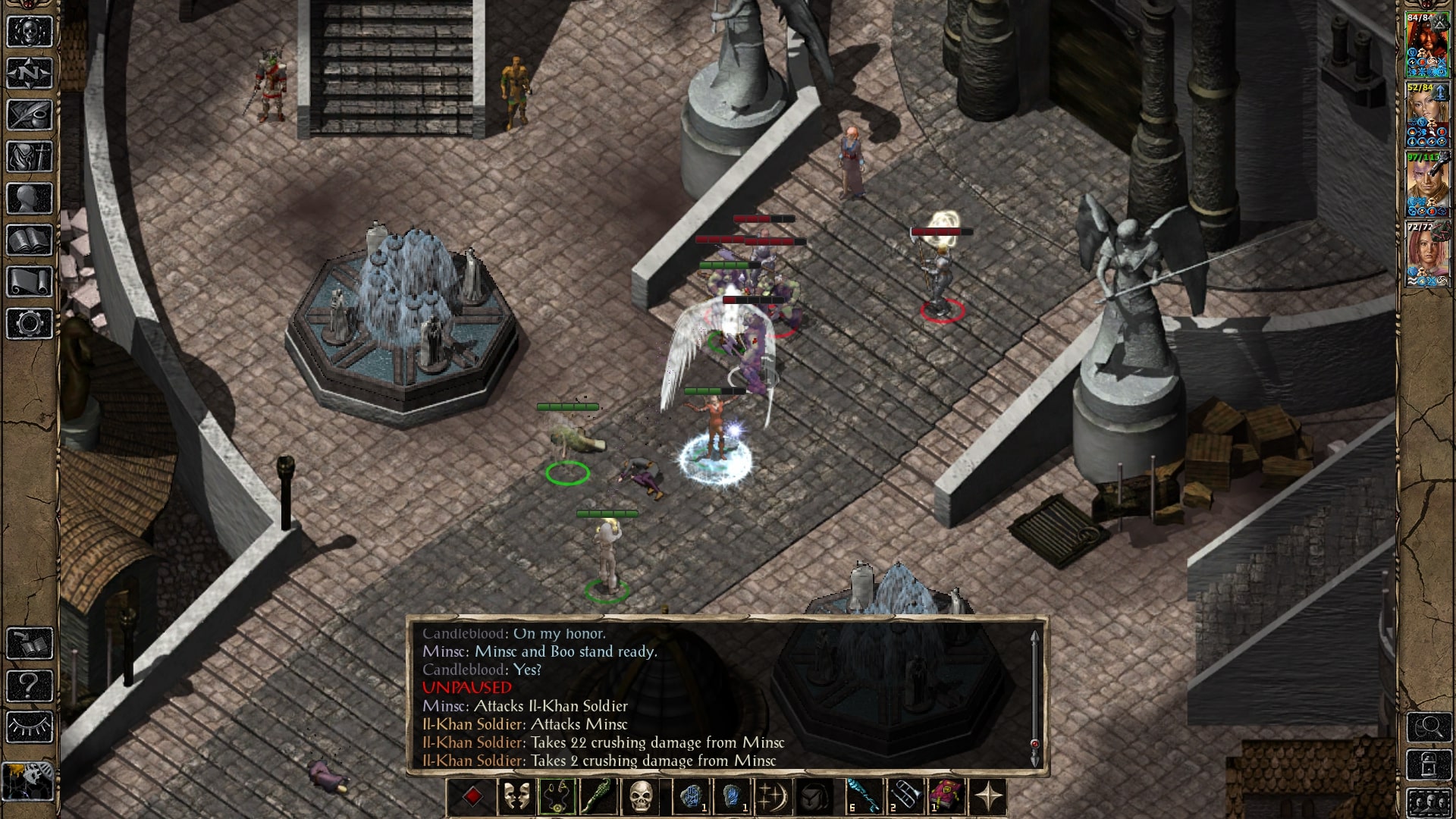Click the red diamond action button
The height and width of the screenshot is (819, 1456).
(472, 796)
